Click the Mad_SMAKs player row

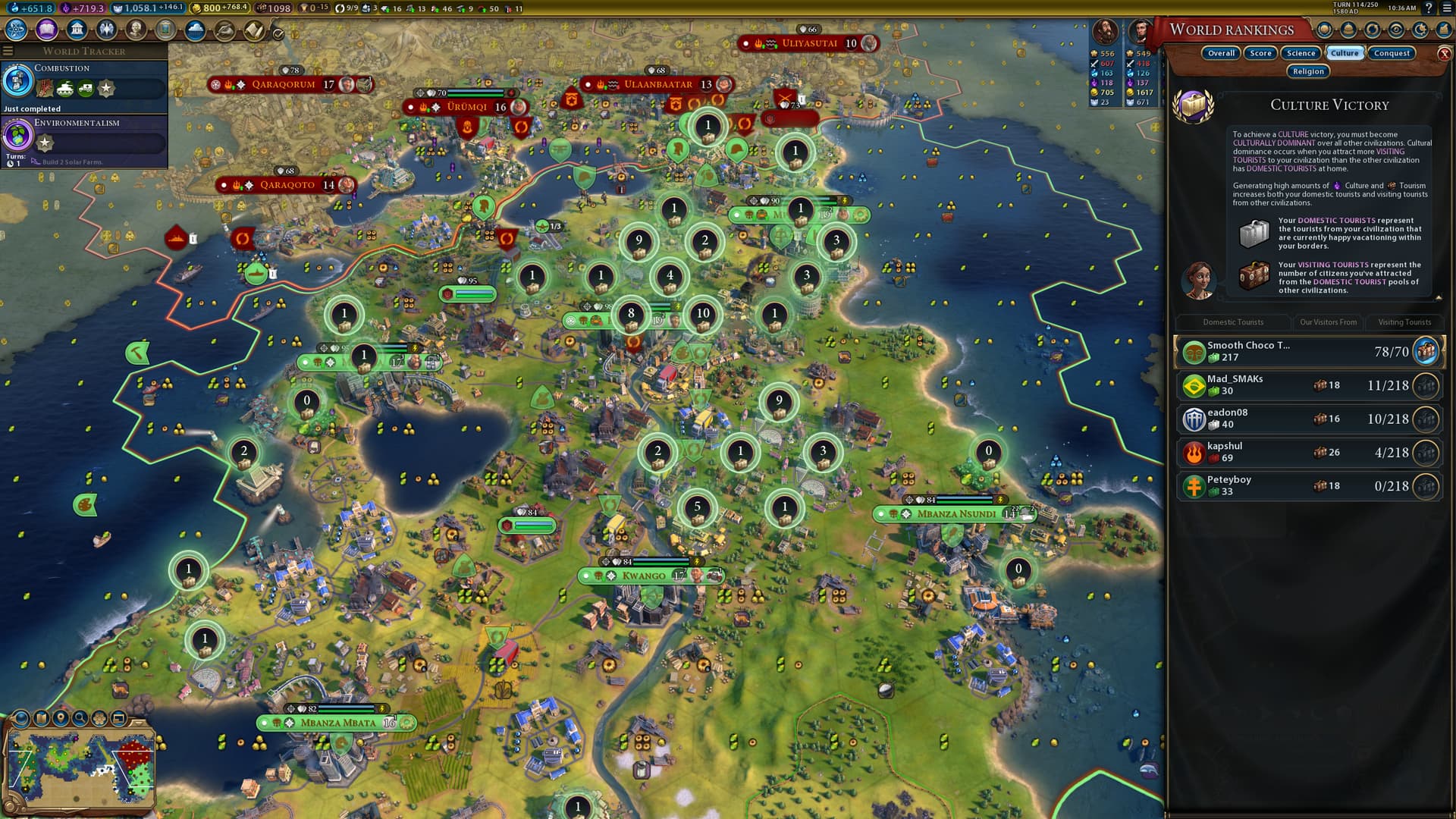tap(1310, 385)
